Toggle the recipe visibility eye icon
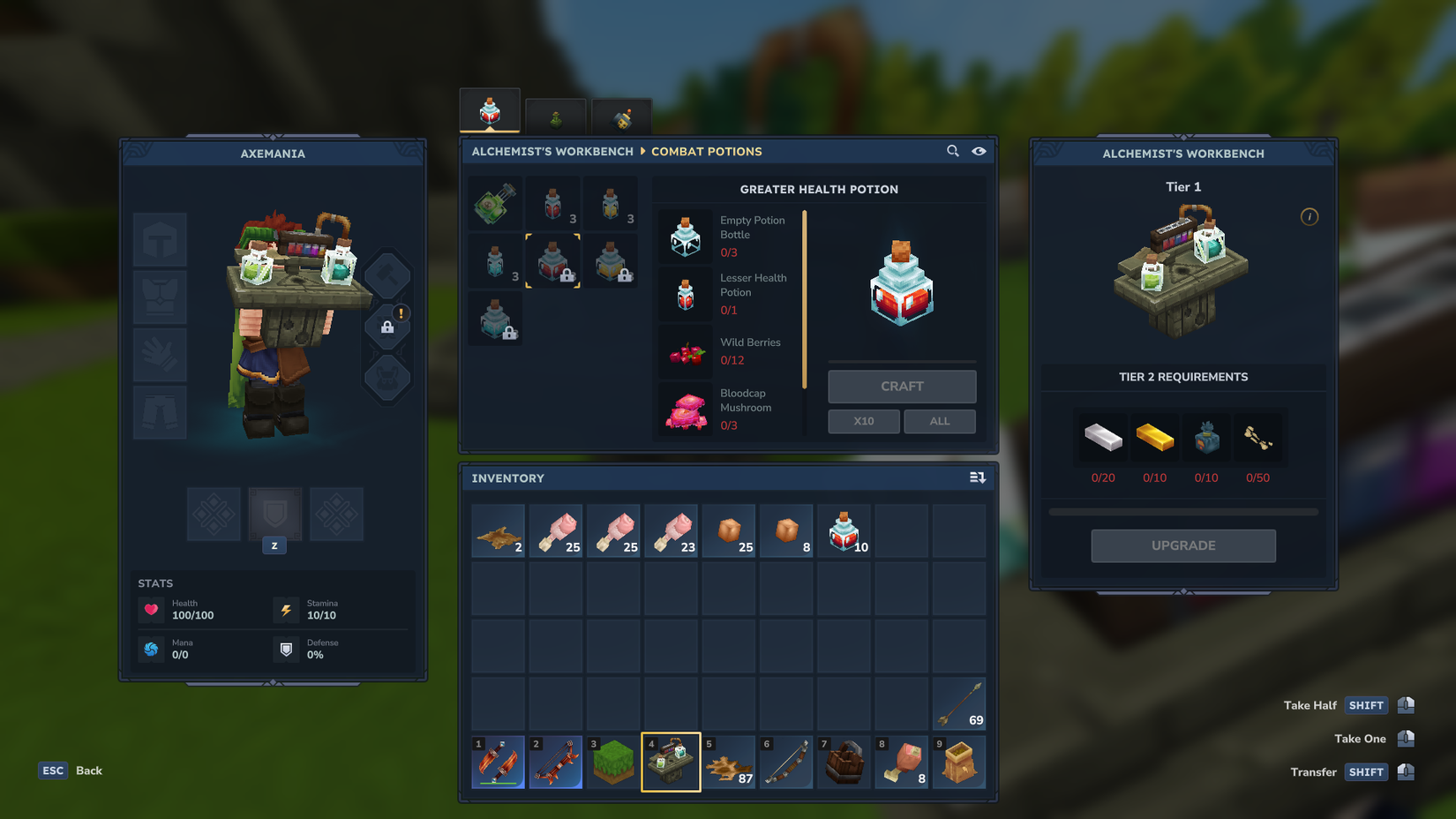 [979, 151]
